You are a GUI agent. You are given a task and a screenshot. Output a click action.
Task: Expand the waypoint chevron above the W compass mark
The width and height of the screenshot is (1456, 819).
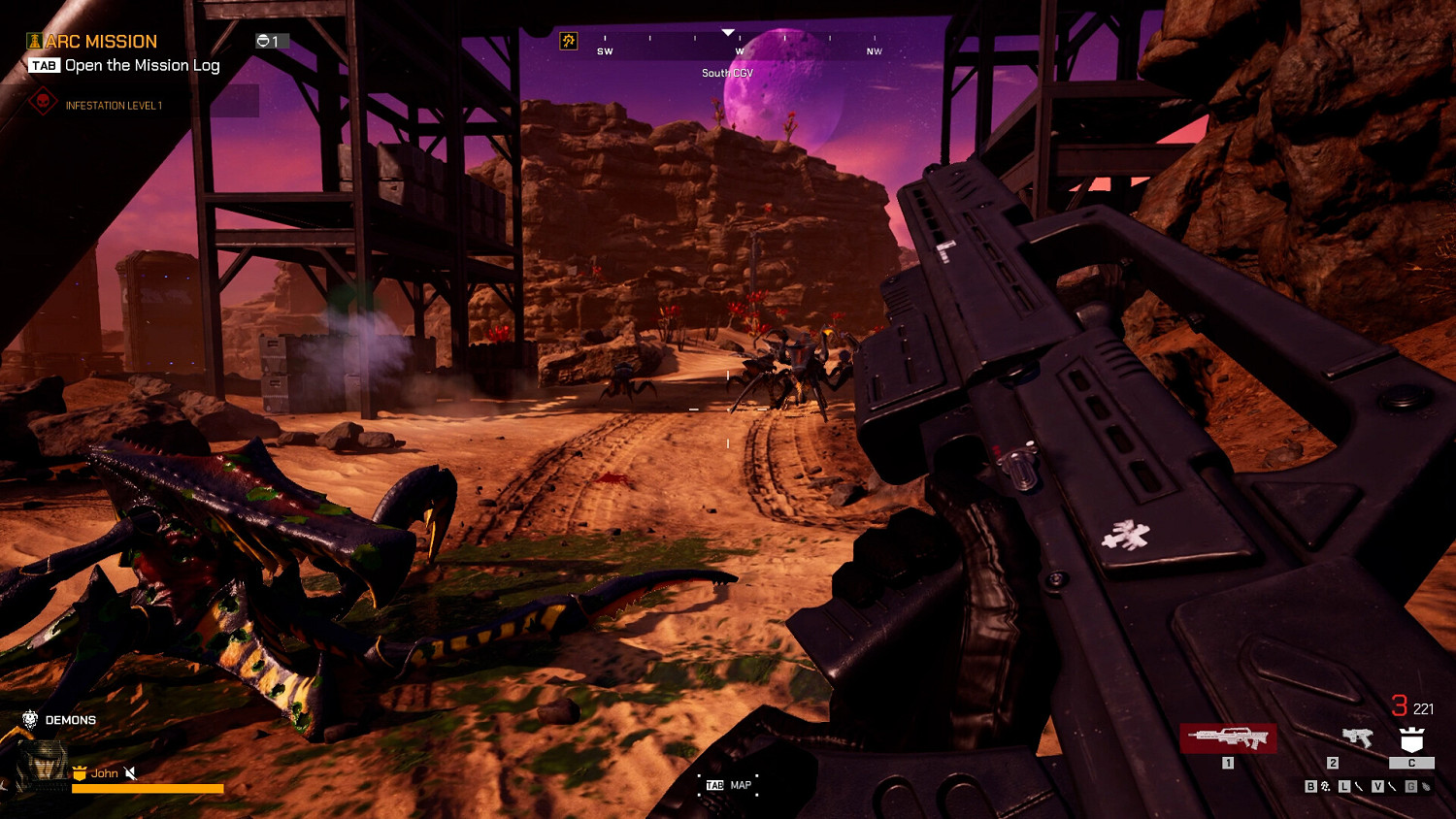(726, 30)
